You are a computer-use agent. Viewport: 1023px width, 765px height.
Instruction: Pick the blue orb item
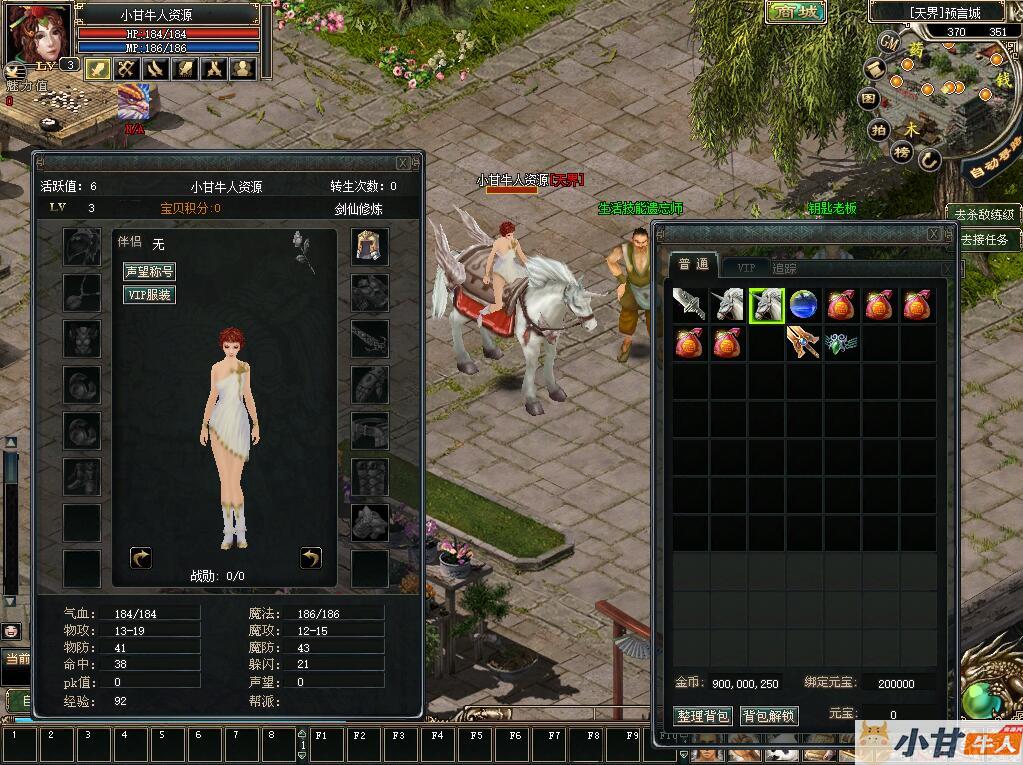pyautogui.click(x=804, y=305)
